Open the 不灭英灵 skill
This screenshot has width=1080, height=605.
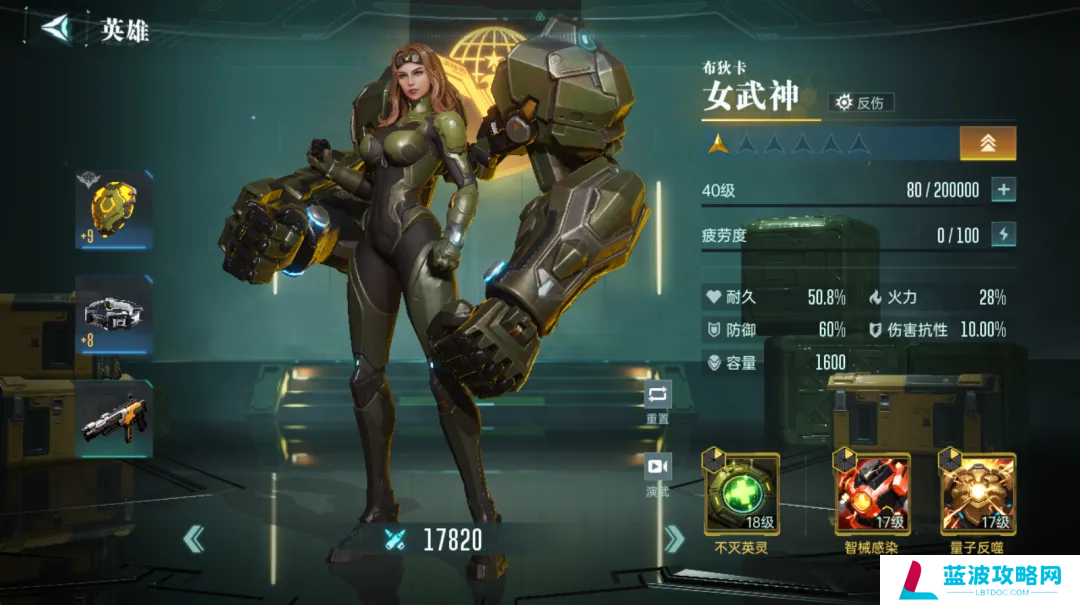pyautogui.click(x=741, y=495)
